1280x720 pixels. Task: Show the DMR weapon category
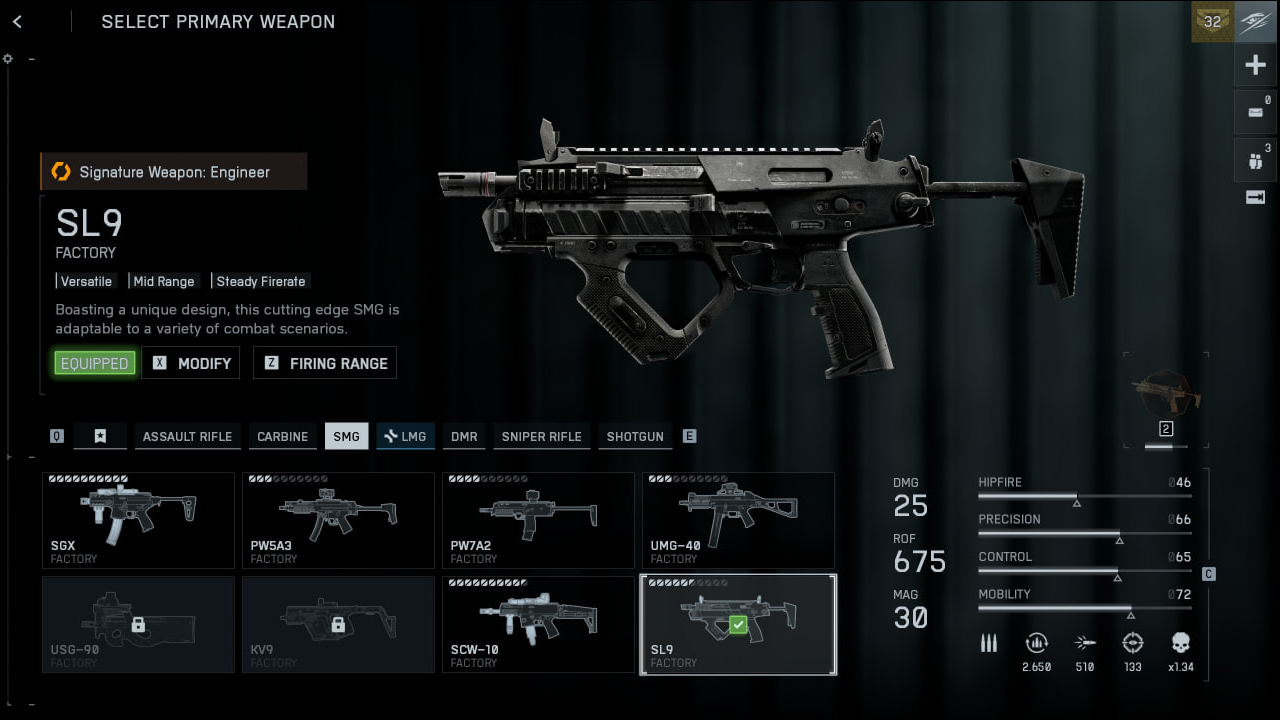click(463, 436)
